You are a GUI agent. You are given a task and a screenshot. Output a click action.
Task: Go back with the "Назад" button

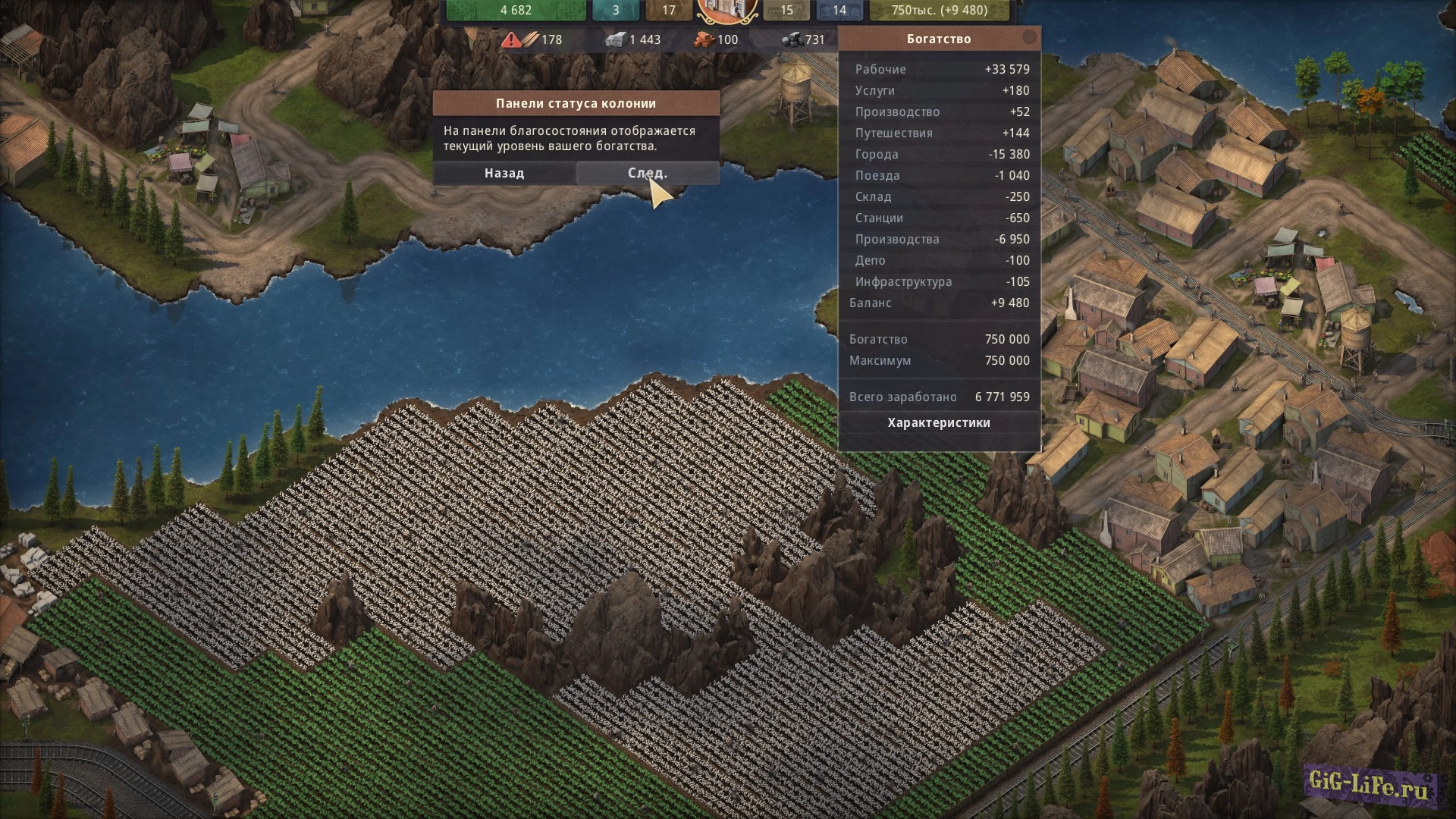[504, 173]
